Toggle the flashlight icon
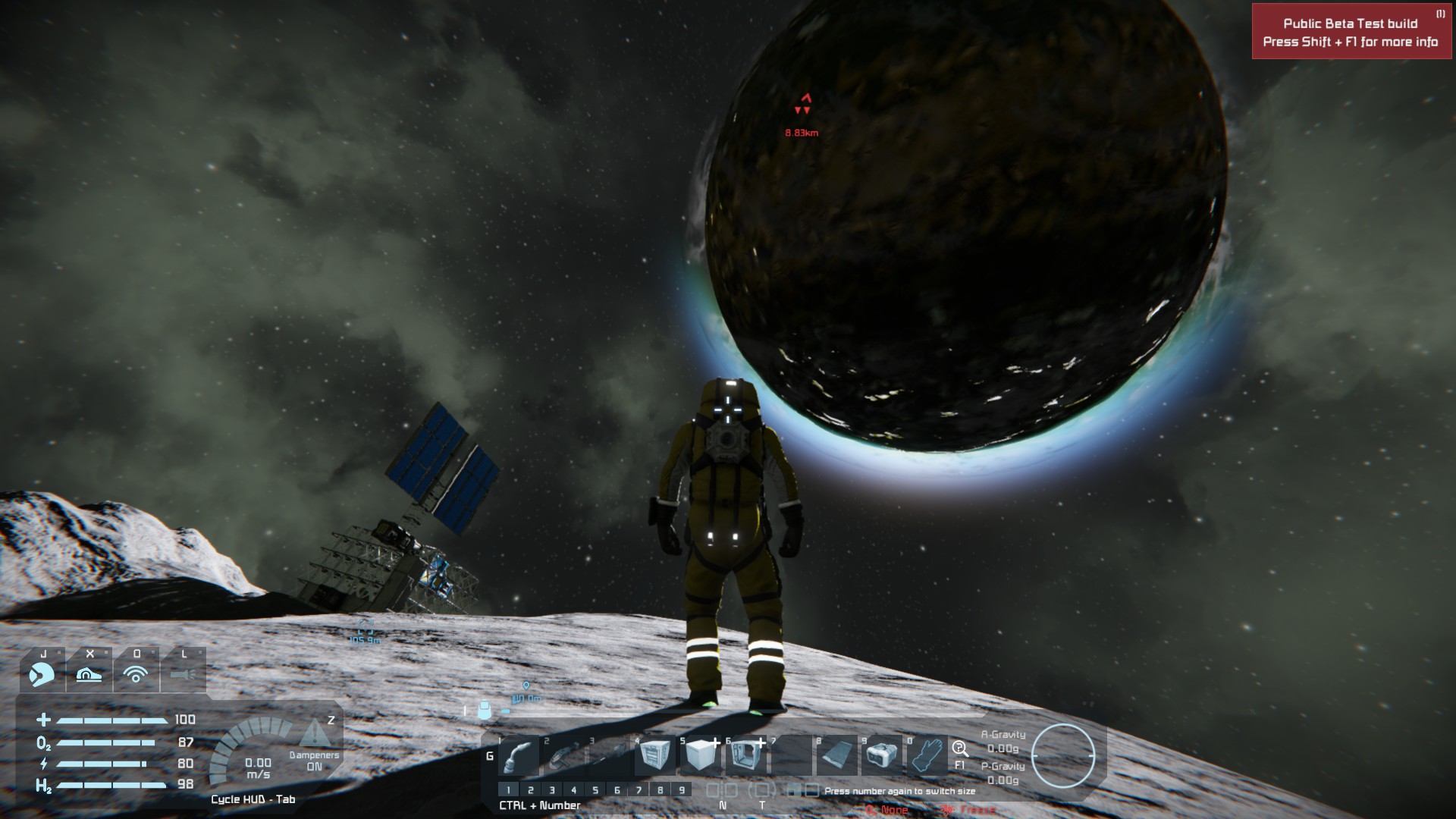The image size is (1456, 819). (183, 673)
